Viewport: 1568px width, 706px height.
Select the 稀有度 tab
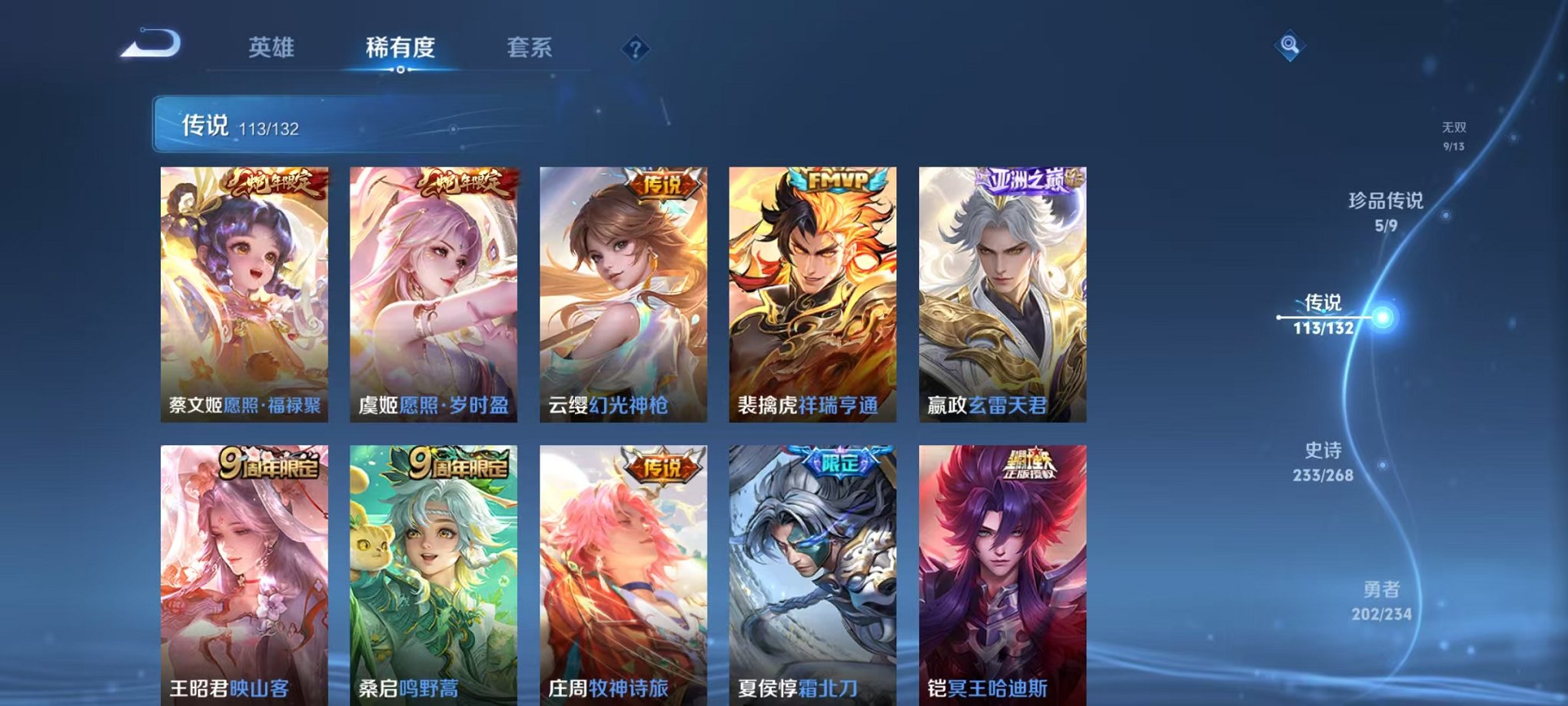(x=402, y=48)
